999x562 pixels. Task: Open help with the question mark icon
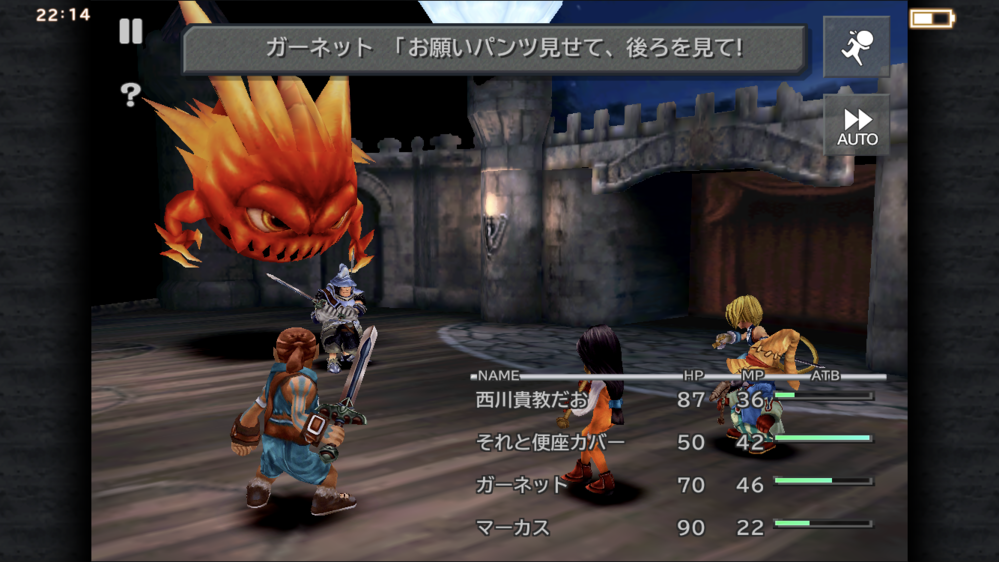(x=130, y=95)
